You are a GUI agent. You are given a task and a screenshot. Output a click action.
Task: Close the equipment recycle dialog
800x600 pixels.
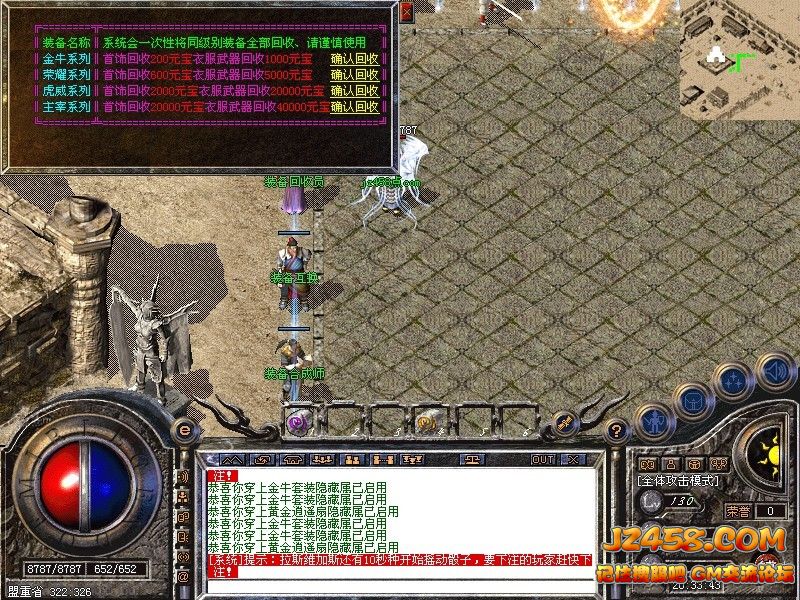pyautogui.click(x=406, y=11)
